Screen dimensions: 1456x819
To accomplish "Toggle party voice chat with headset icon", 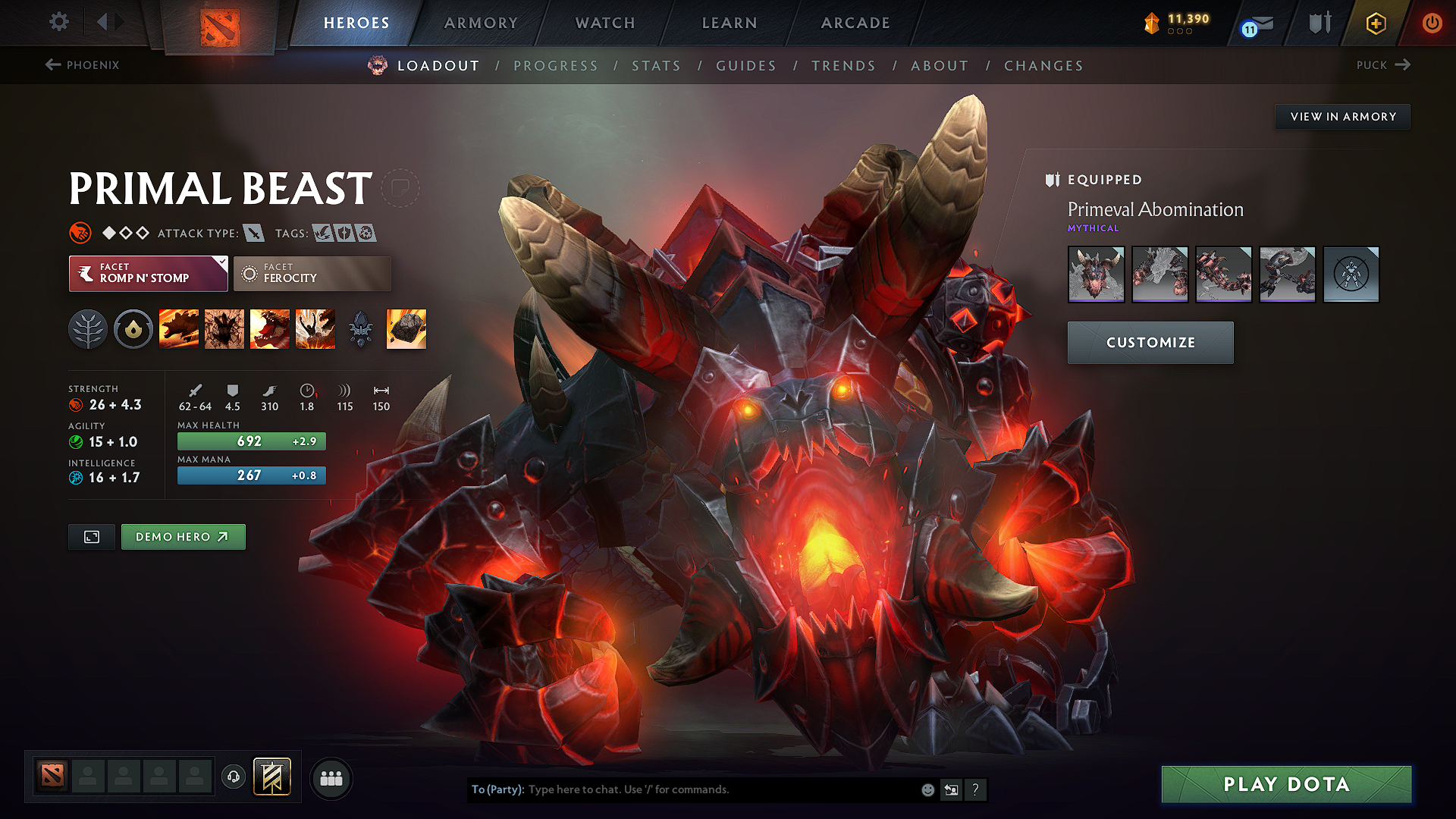I will pos(234,777).
